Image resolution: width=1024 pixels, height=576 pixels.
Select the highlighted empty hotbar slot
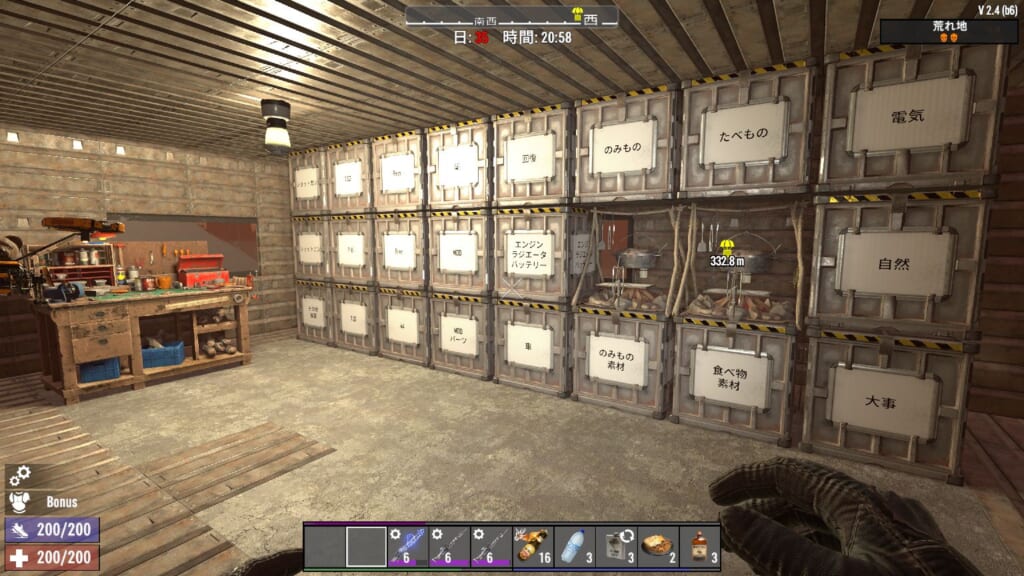pos(366,546)
